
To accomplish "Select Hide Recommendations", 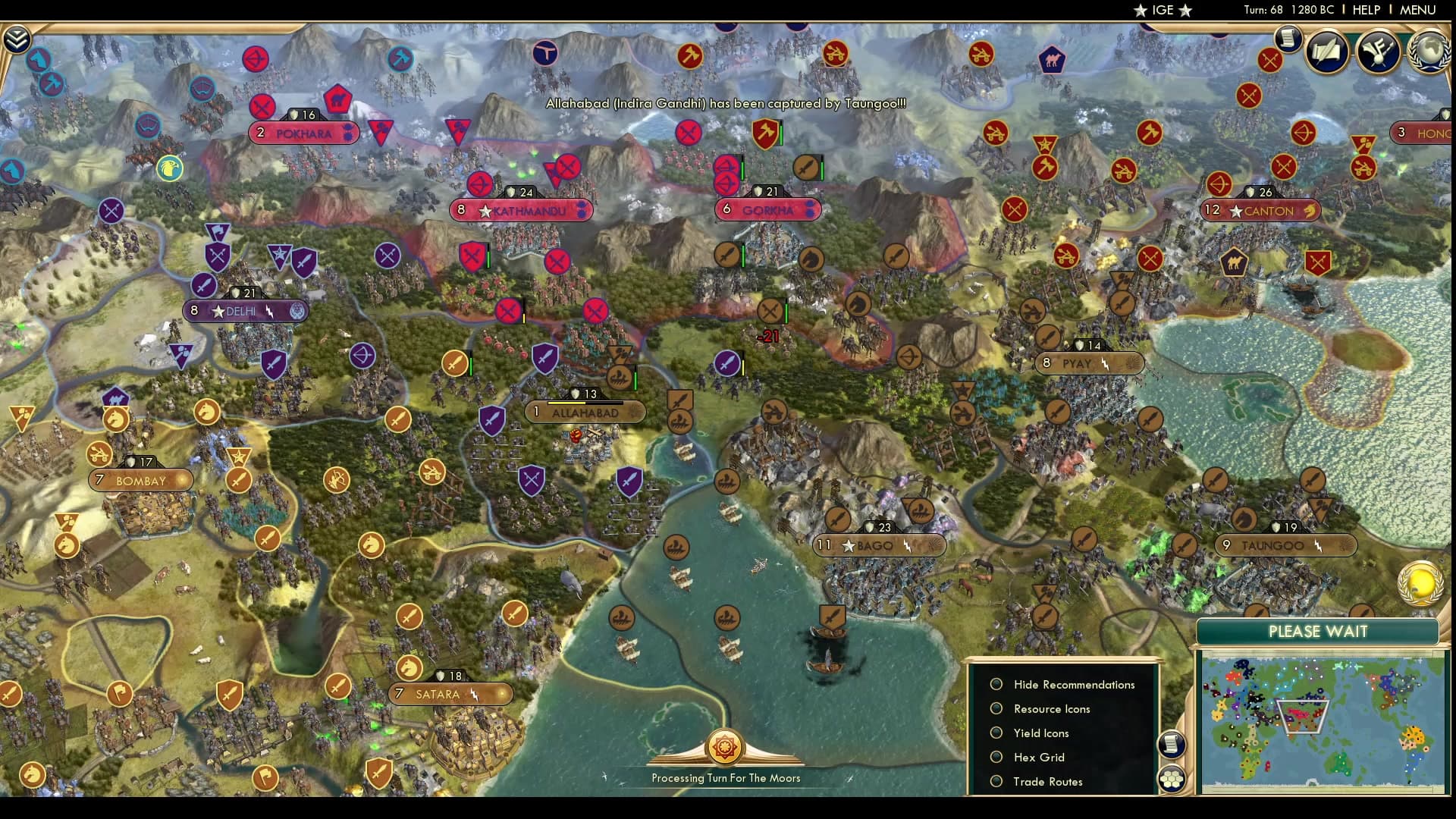I will coord(996,683).
